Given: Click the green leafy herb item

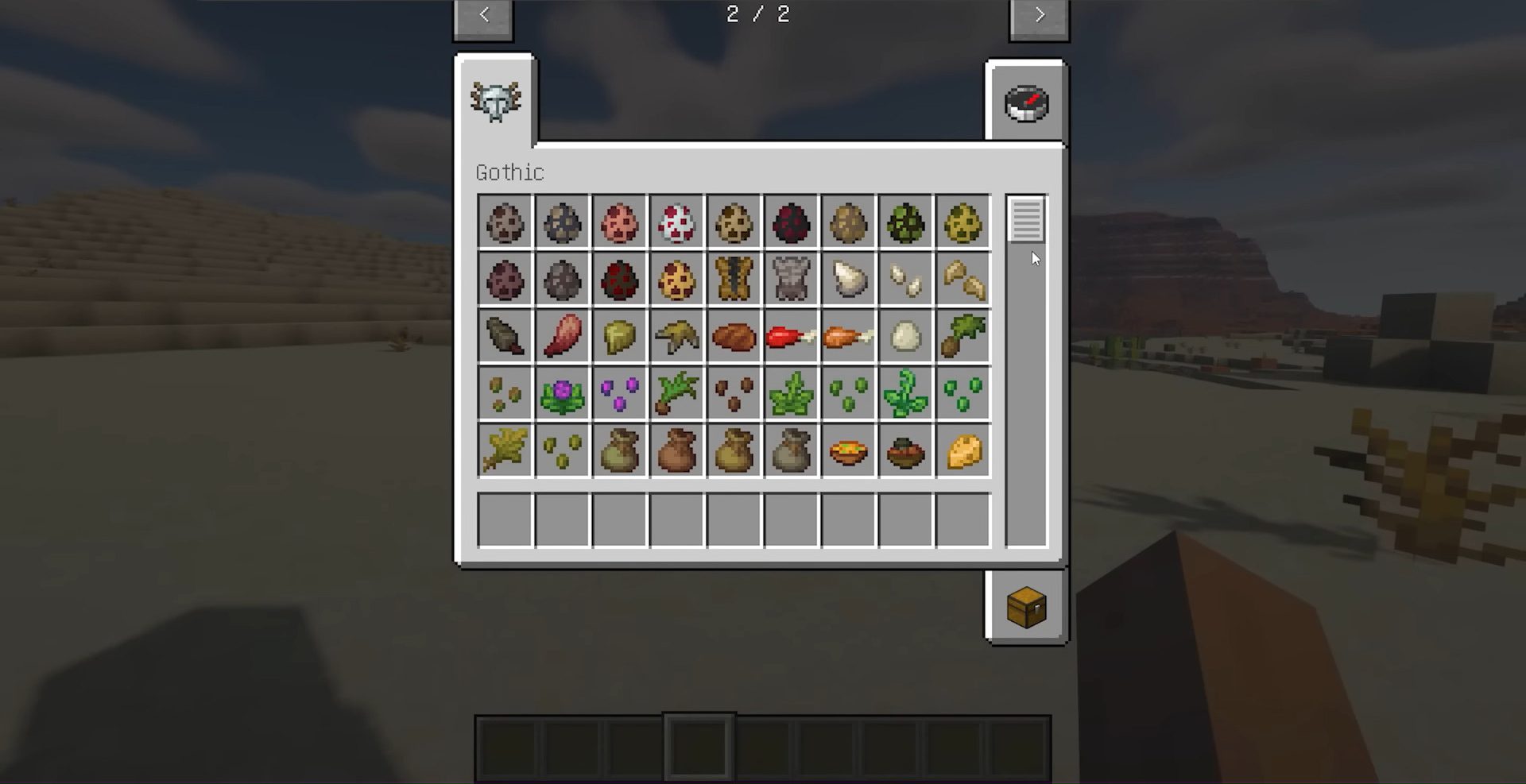Looking at the screenshot, I should 791,392.
